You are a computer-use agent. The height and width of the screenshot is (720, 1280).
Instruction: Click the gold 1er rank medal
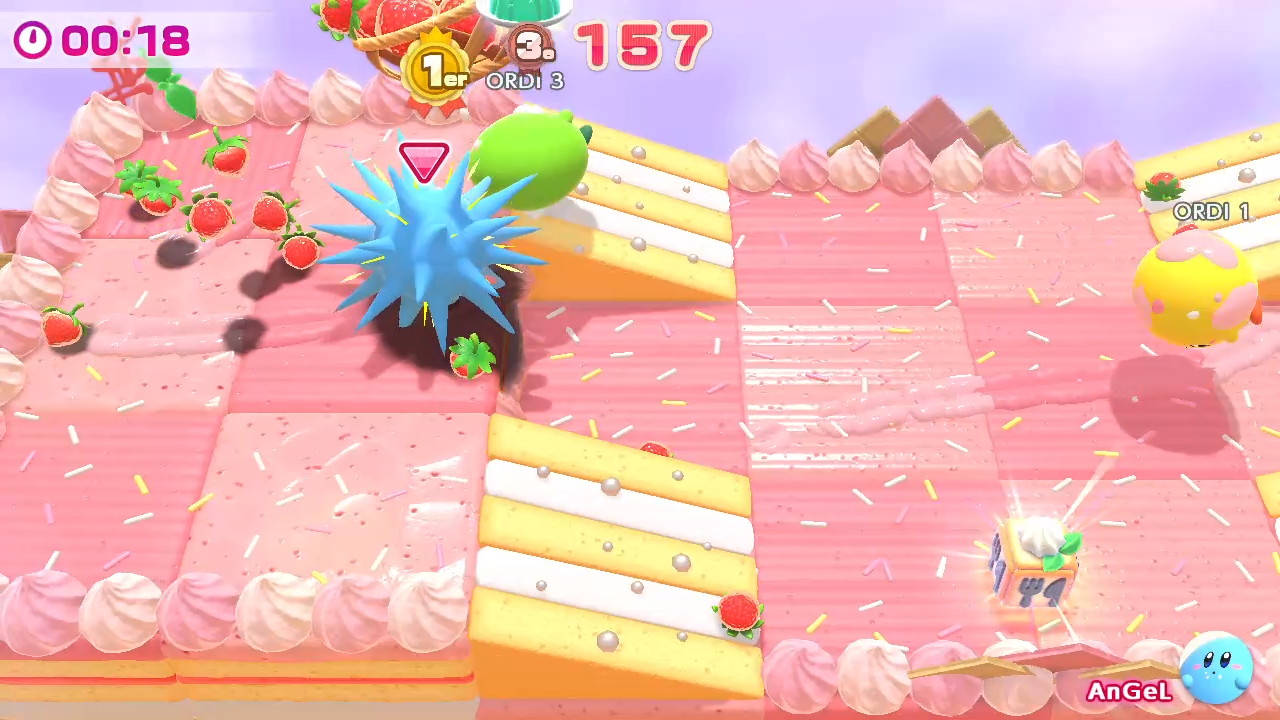coord(437,69)
